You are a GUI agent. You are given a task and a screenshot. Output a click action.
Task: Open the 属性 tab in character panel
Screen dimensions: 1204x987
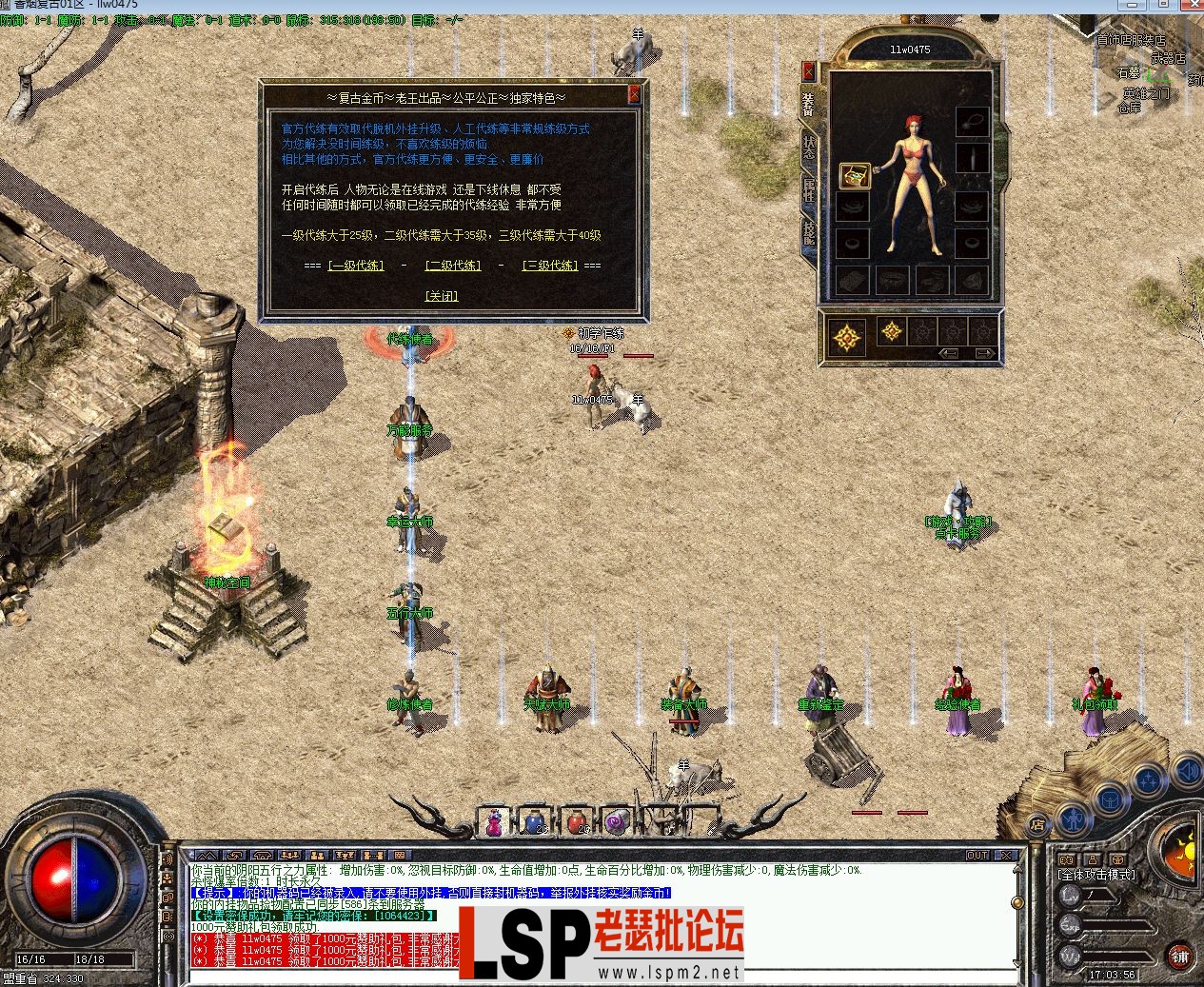[808, 188]
